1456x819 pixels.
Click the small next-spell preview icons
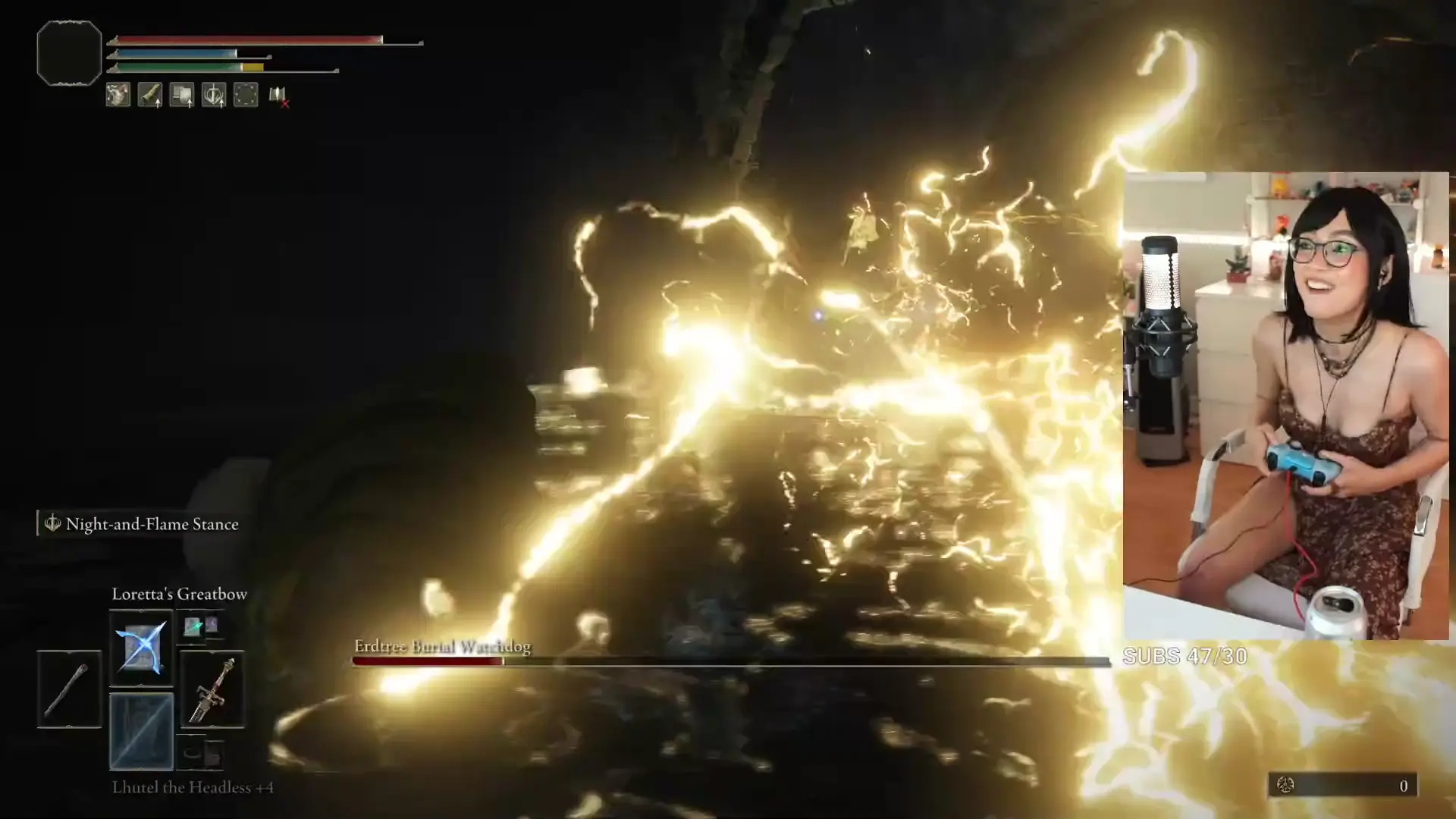point(201,626)
